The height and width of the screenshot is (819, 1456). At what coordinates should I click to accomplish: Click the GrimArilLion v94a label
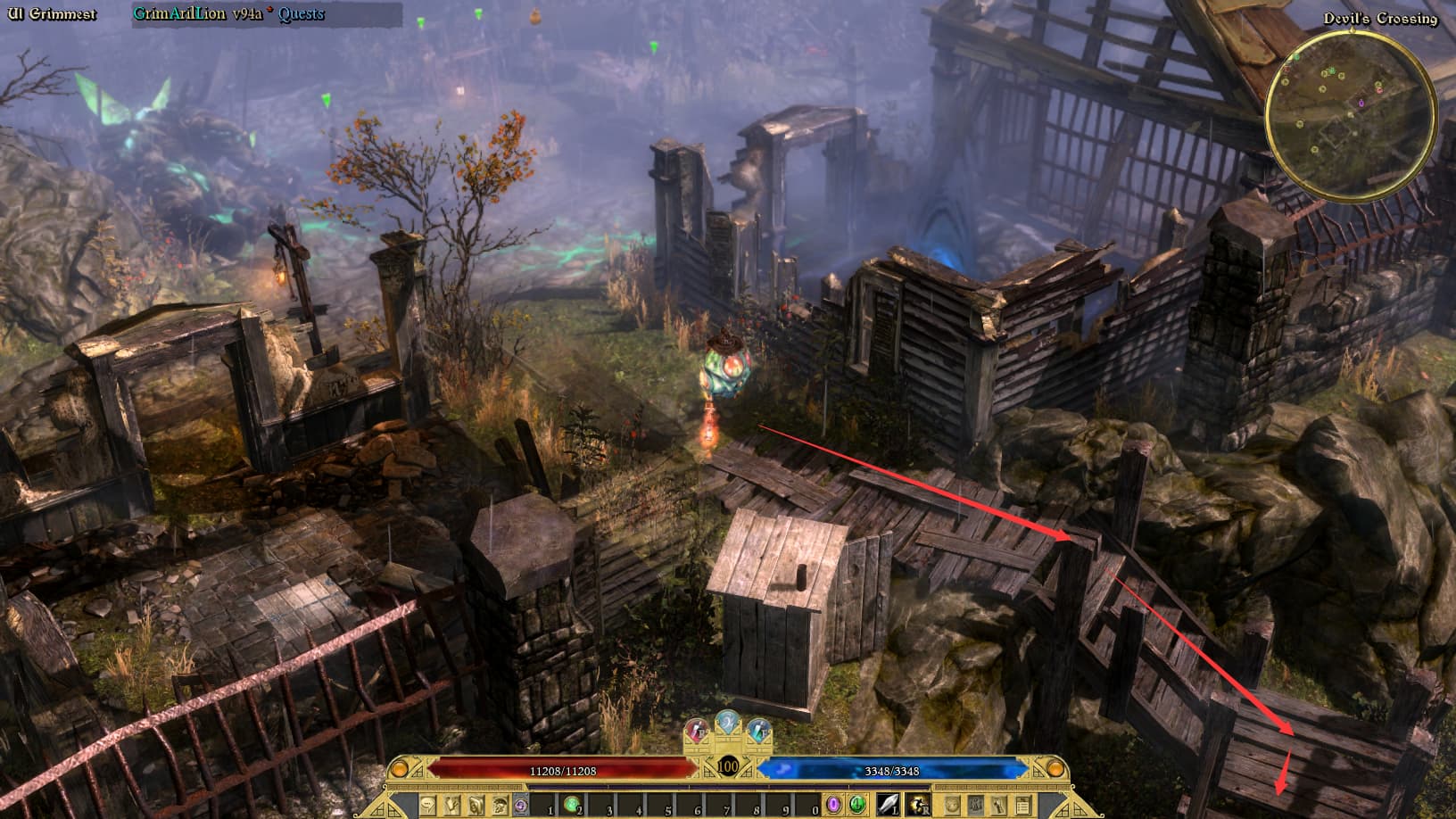197,14
